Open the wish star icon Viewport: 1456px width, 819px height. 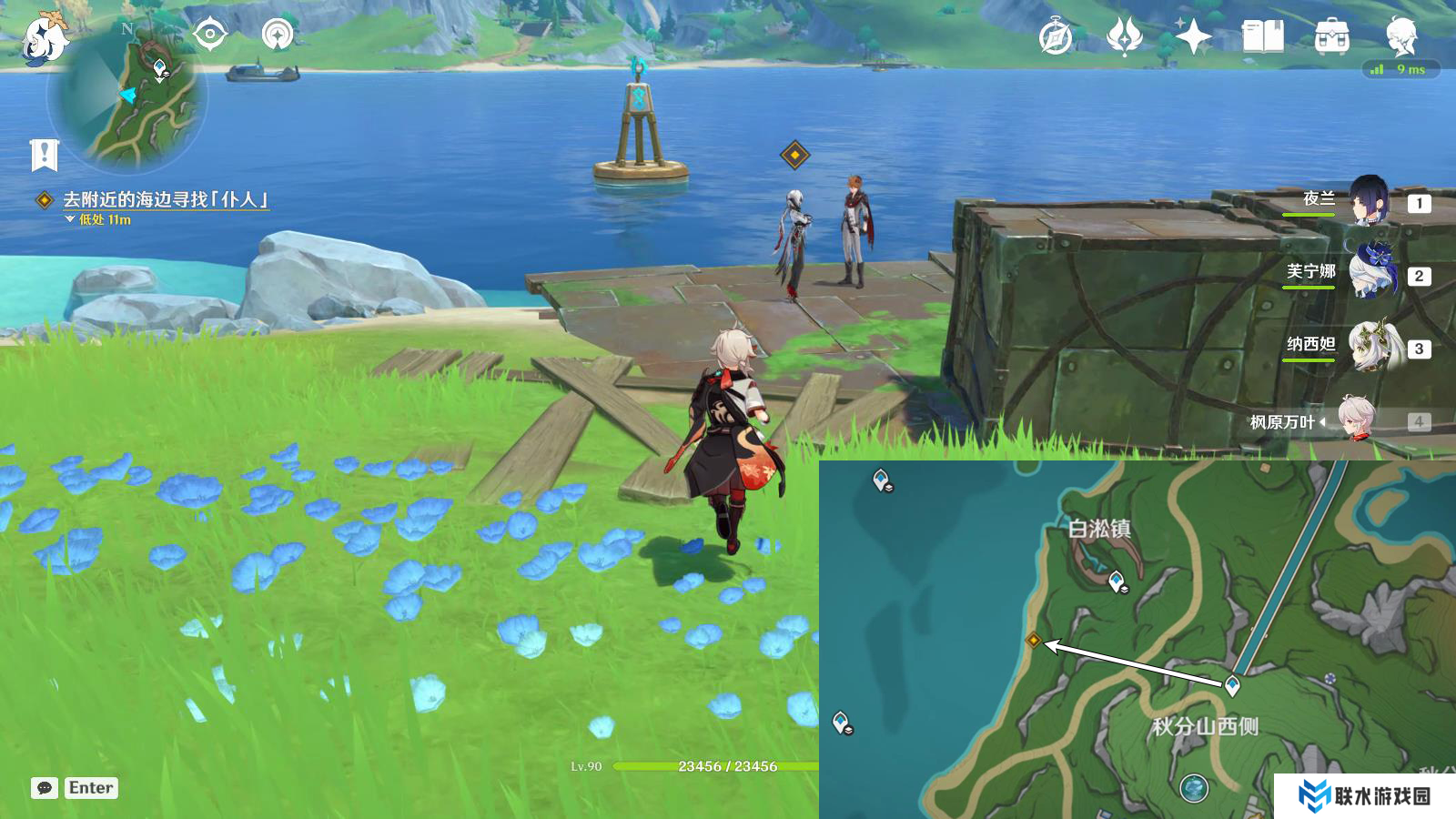pyautogui.click(x=1193, y=37)
